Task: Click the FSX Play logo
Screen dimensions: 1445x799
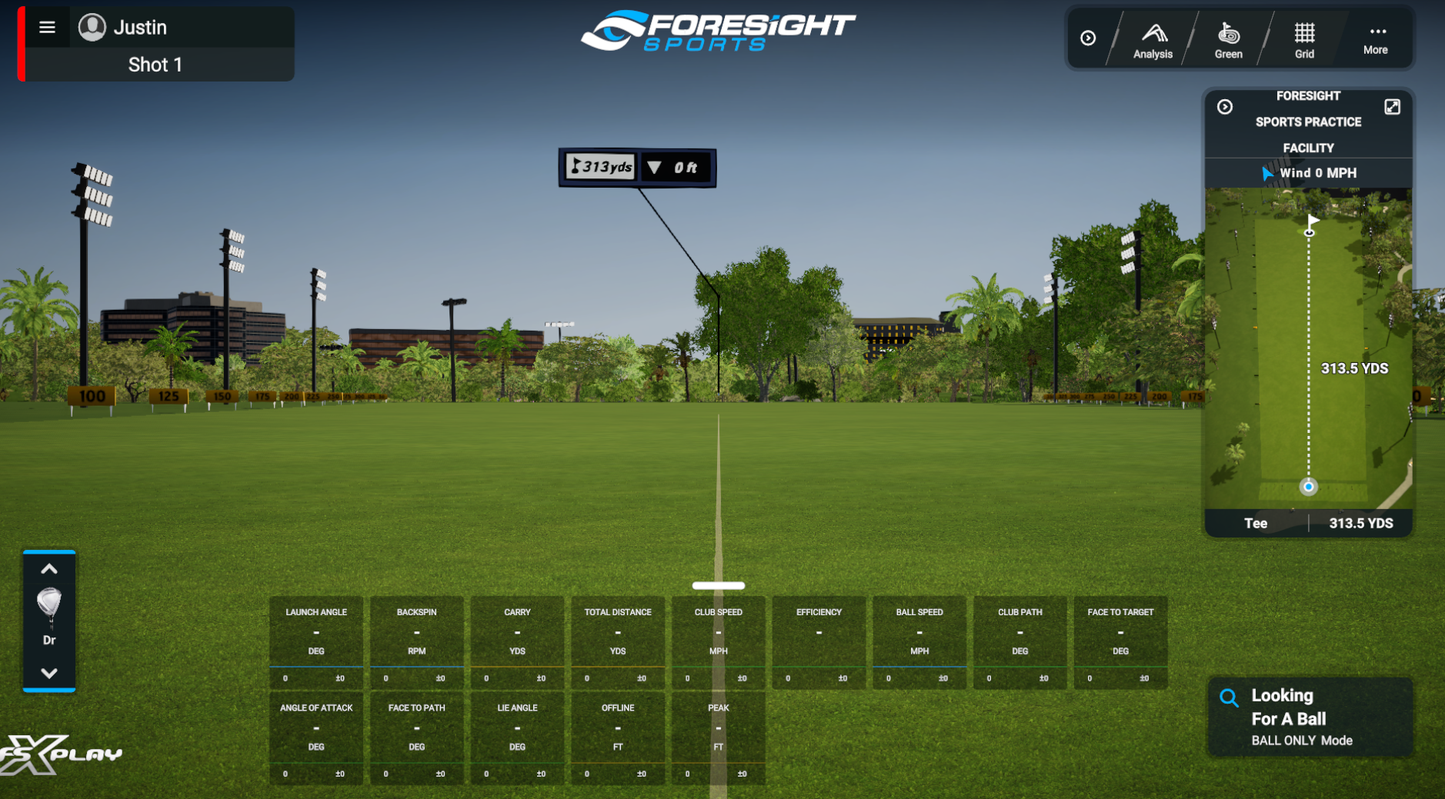Action: pyautogui.click(x=62, y=755)
